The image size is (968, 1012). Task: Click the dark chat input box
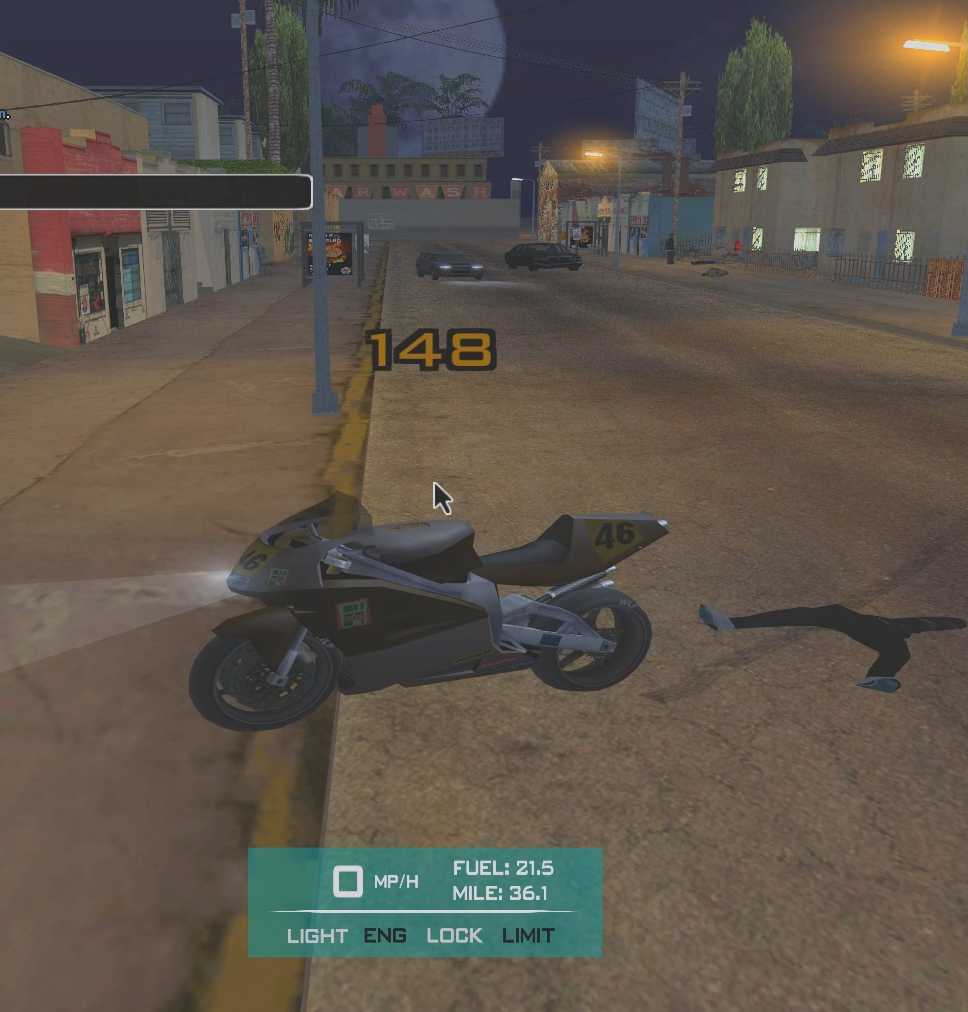tap(155, 192)
